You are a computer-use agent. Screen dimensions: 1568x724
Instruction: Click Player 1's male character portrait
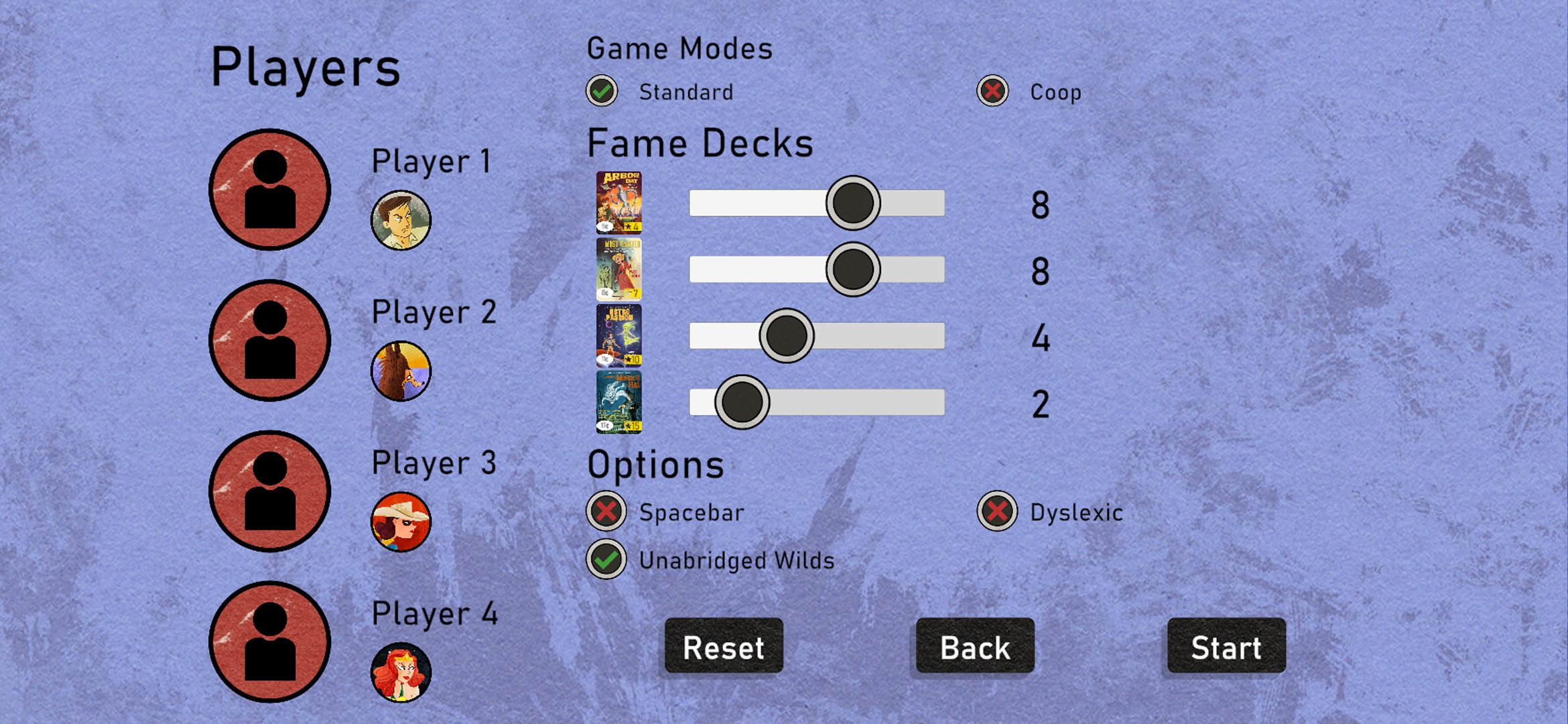pyautogui.click(x=400, y=219)
